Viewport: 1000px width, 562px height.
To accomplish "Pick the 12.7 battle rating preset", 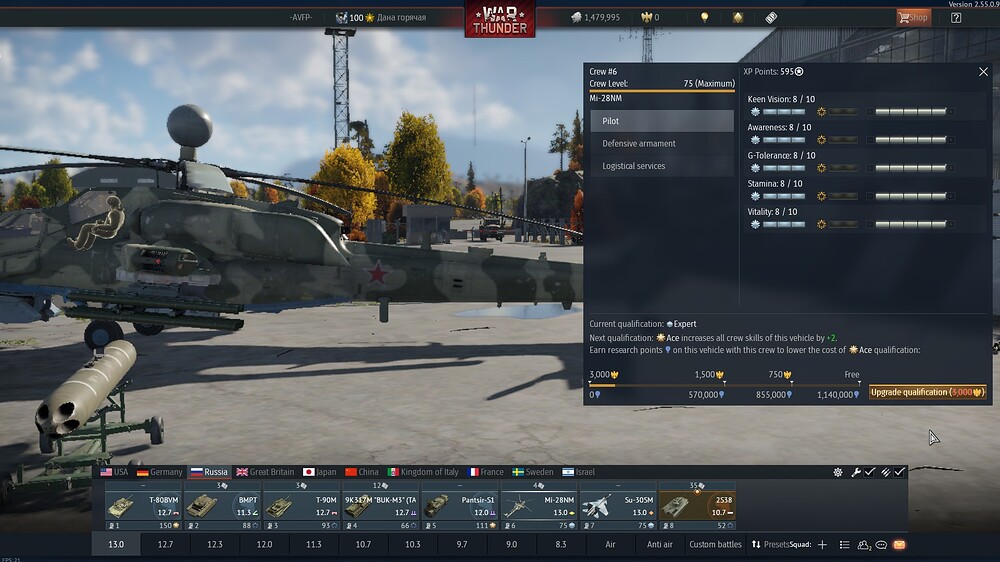I will click(165, 545).
